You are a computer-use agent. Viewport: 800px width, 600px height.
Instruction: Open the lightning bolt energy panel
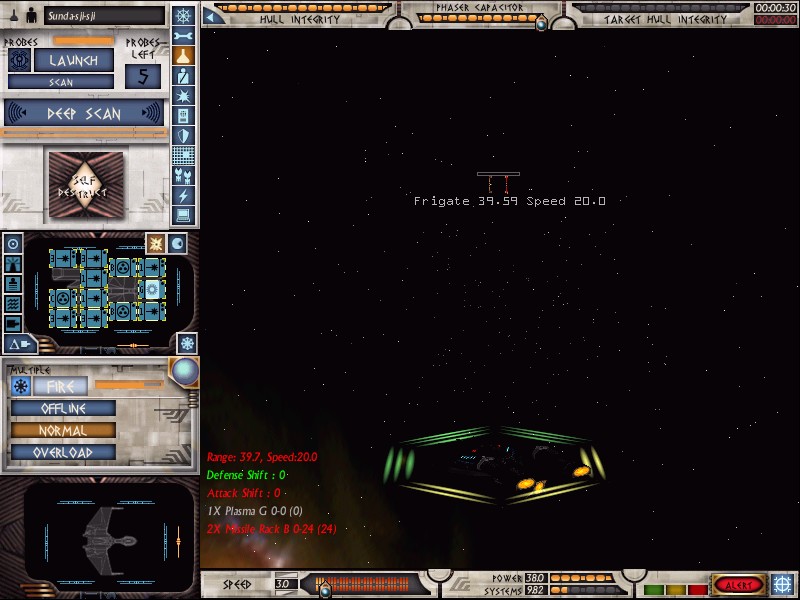point(183,195)
